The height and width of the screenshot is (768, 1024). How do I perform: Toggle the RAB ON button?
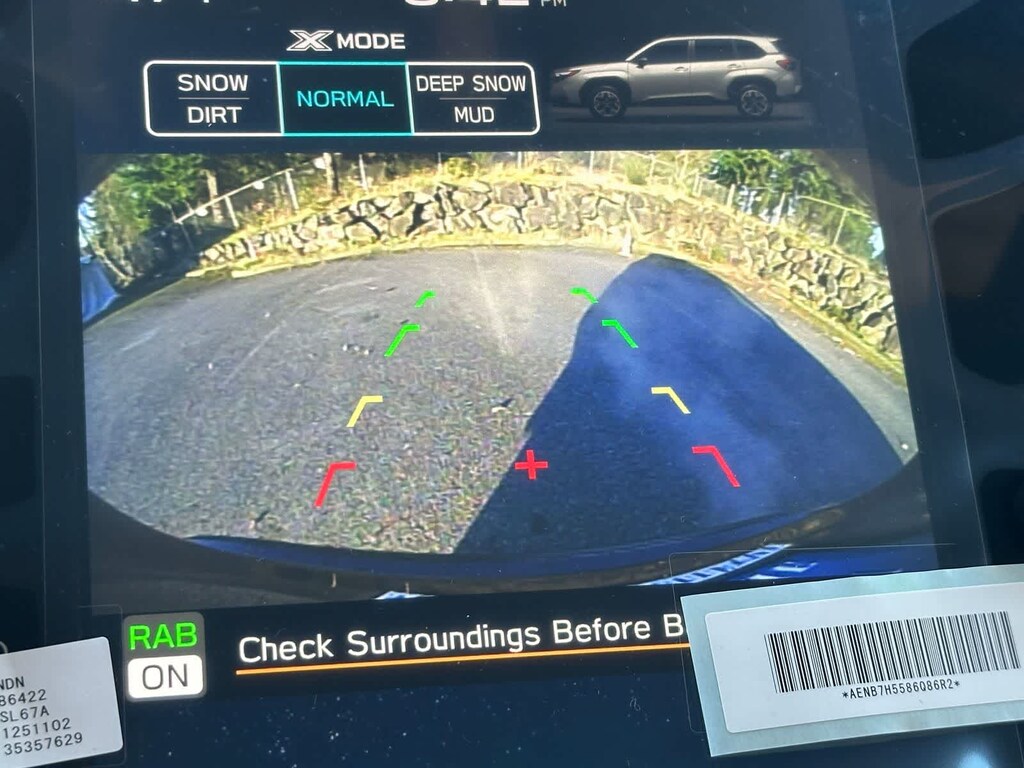click(x=165, y=656)
